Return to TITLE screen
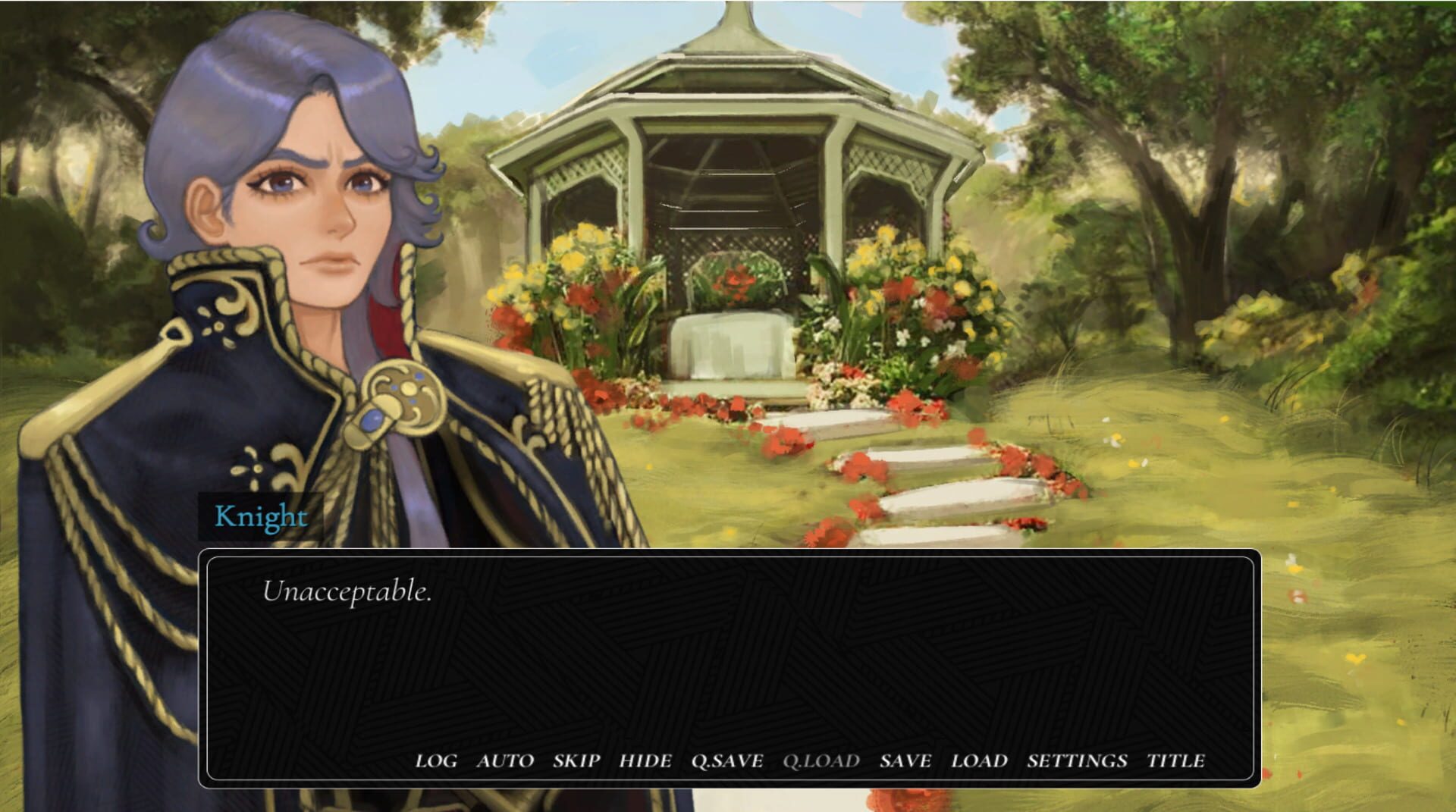The height and width of the screenshot is (812, 1456). pos(1178,761)
